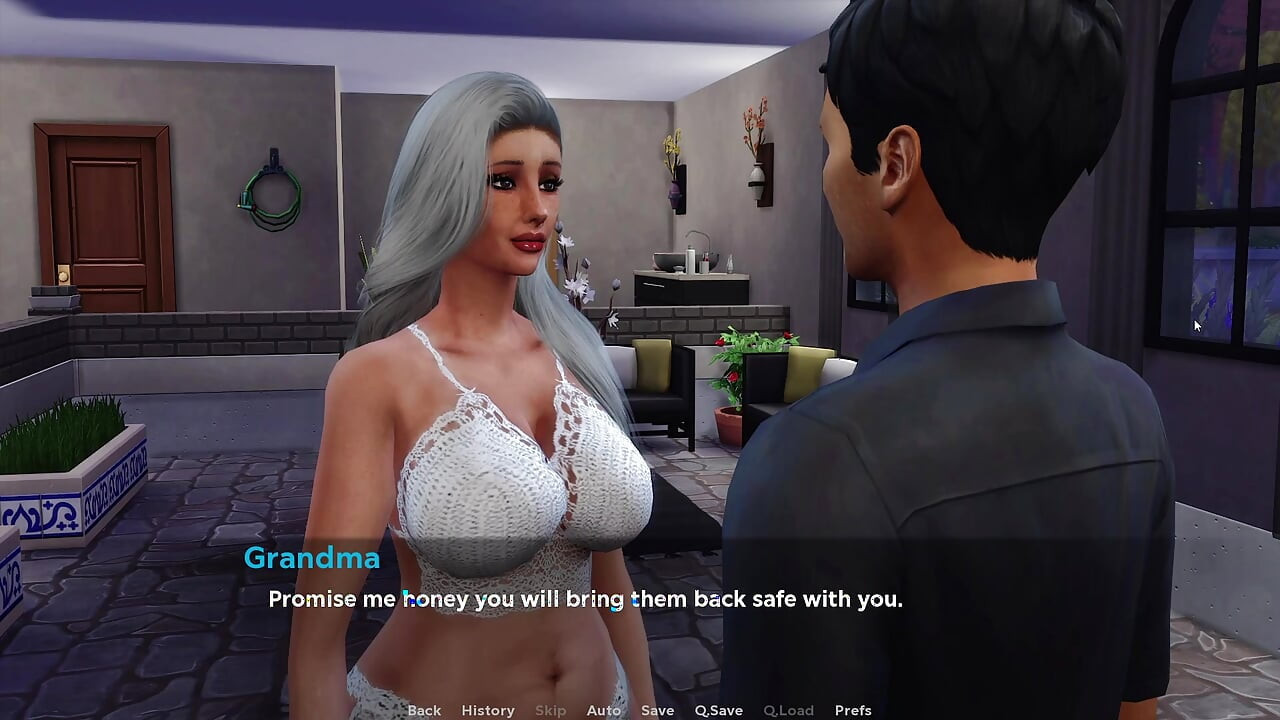Screen dimensions: 1280x720
Task: Enable Skip mode
Action: pos(550,710)
